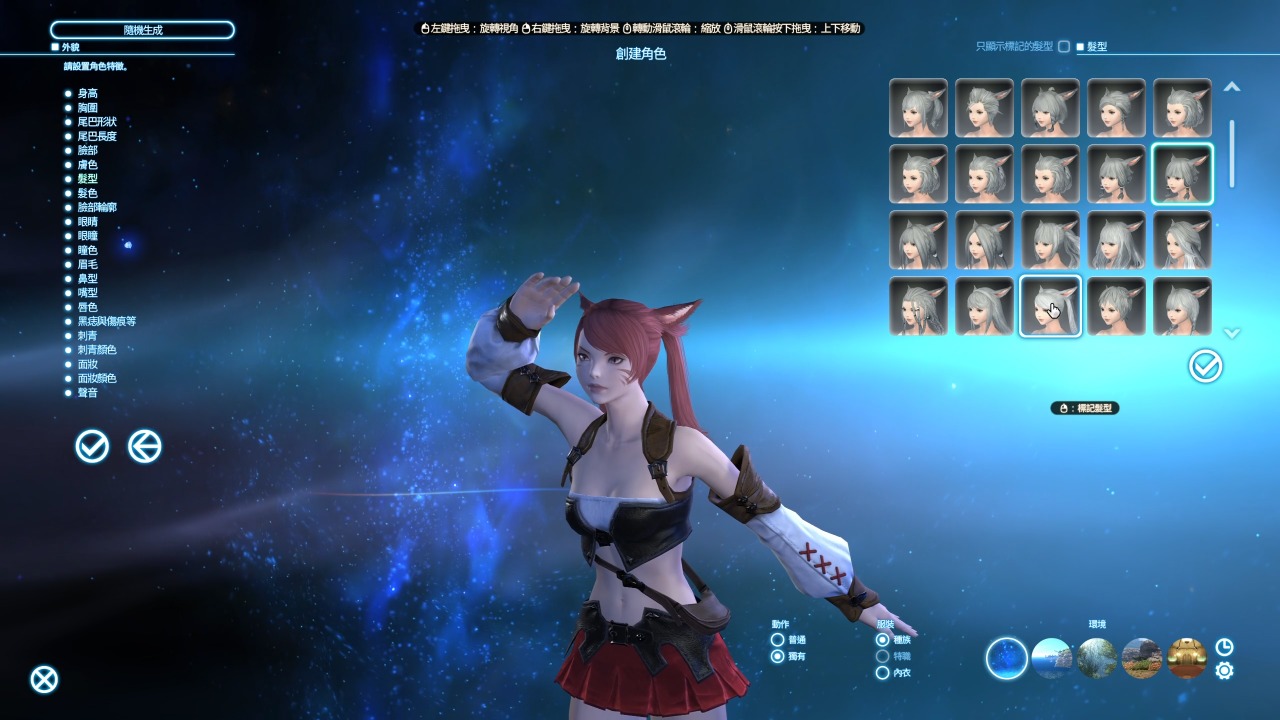
Task: Click the 隨機生成 randomize button
Action: tap(142, 30)
